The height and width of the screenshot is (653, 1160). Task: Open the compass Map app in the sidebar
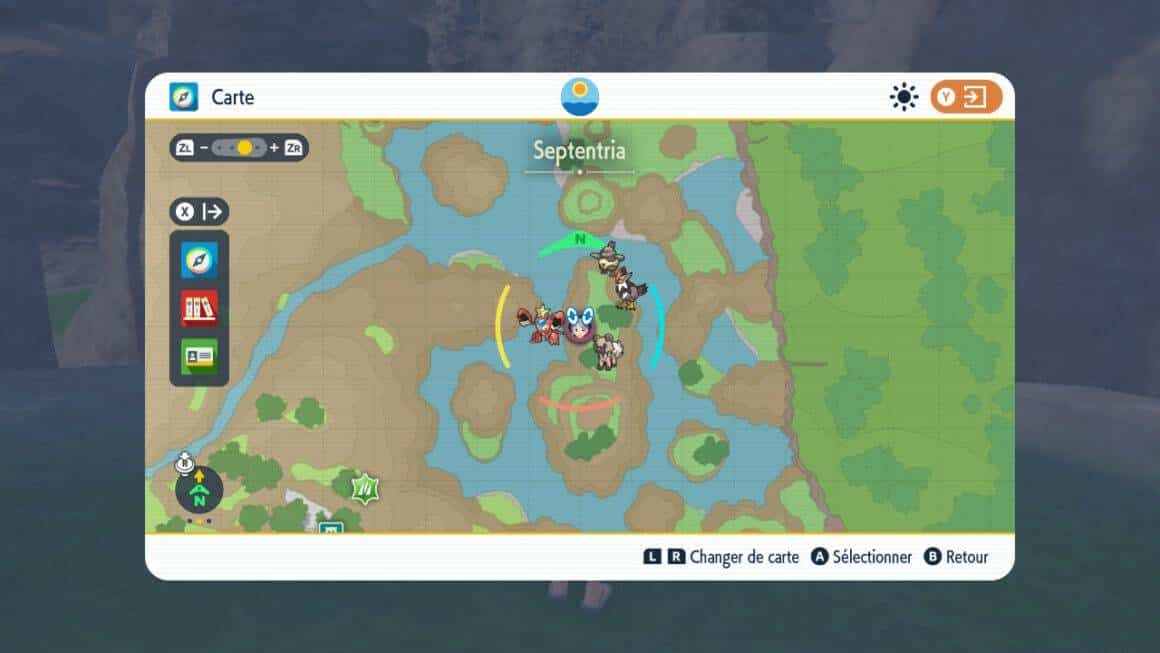199,261
